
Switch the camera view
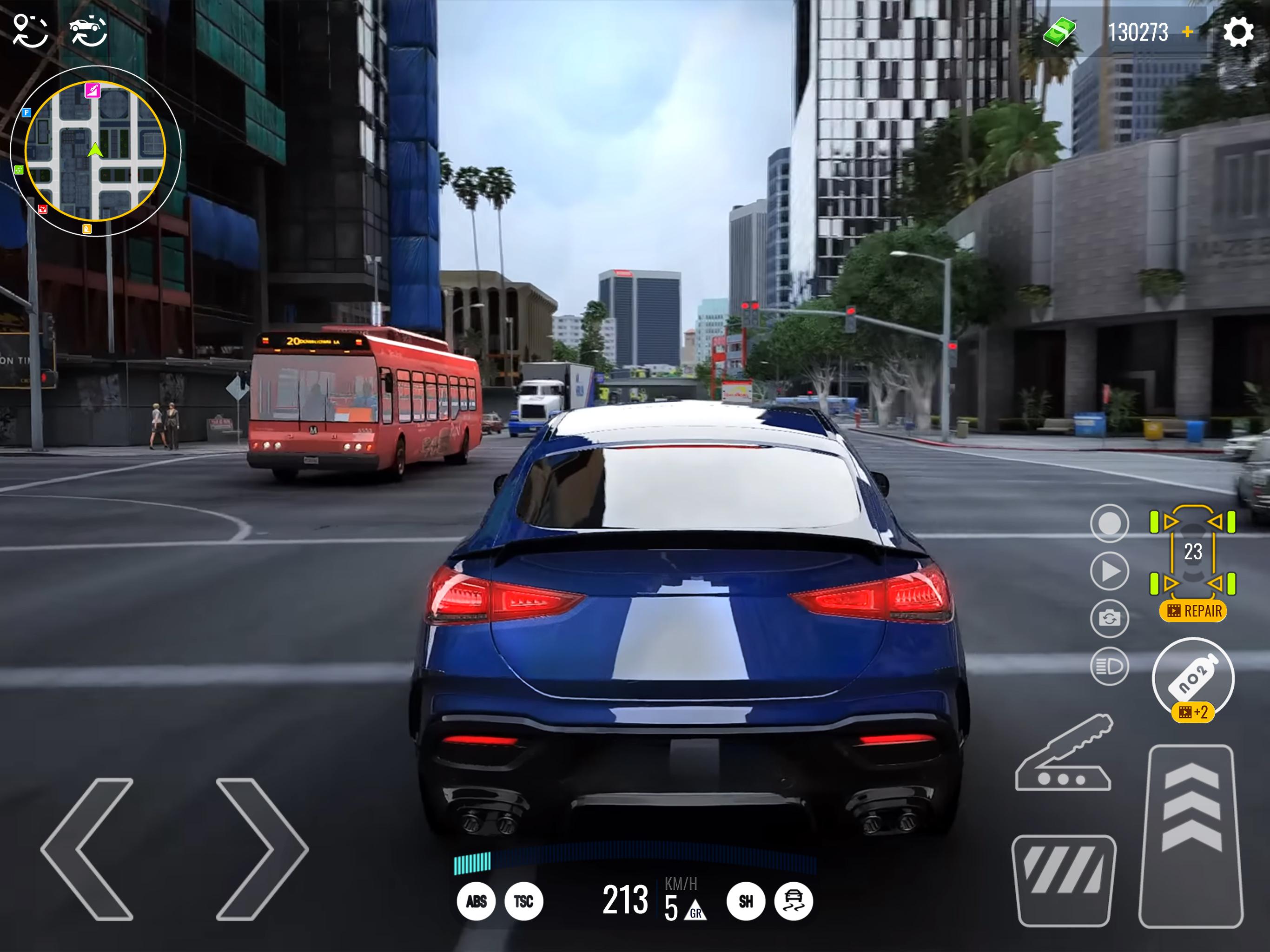[1109, 618]
